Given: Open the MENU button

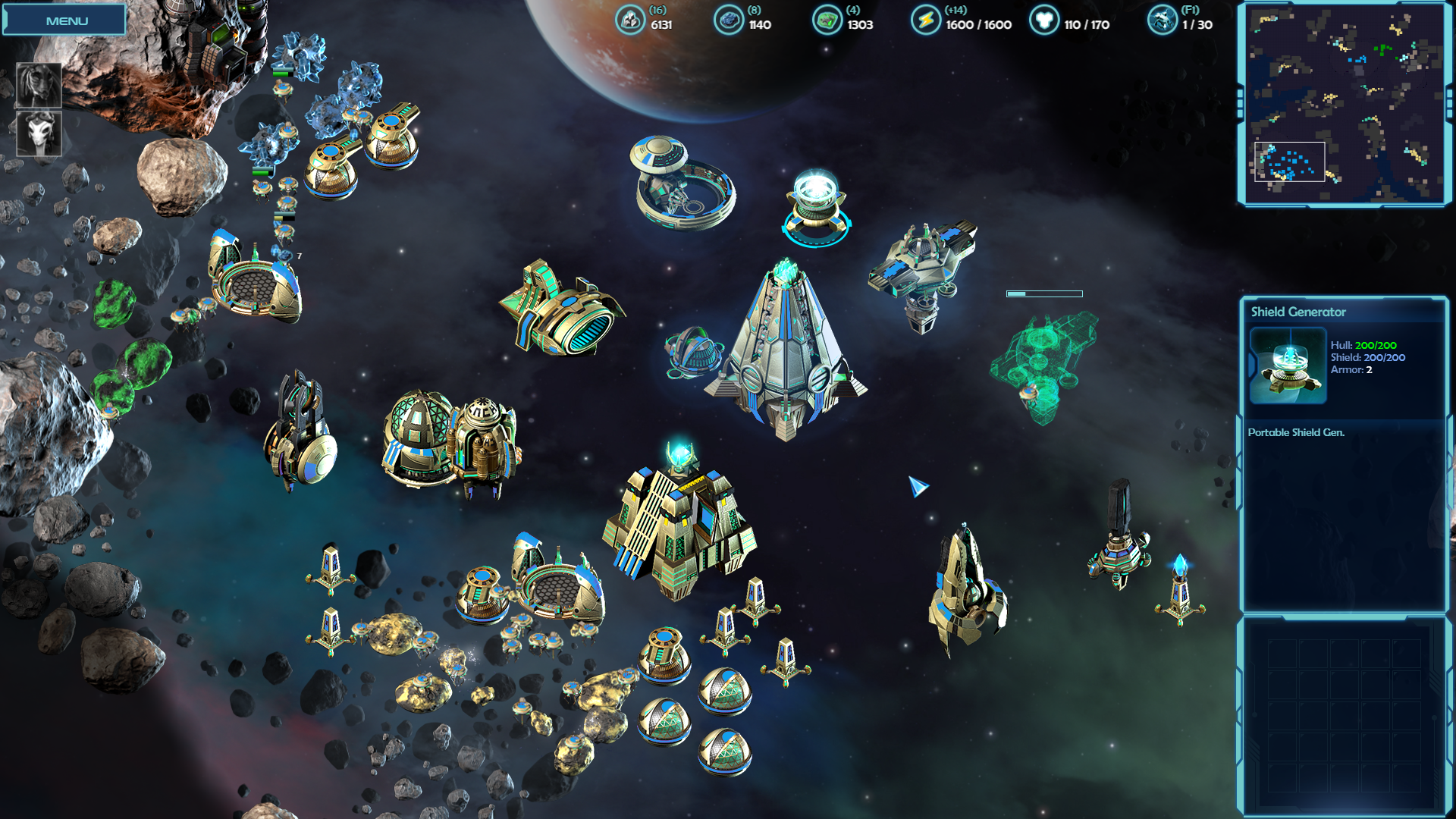Looking at the screenshot, I should click(x=65, y=20).
